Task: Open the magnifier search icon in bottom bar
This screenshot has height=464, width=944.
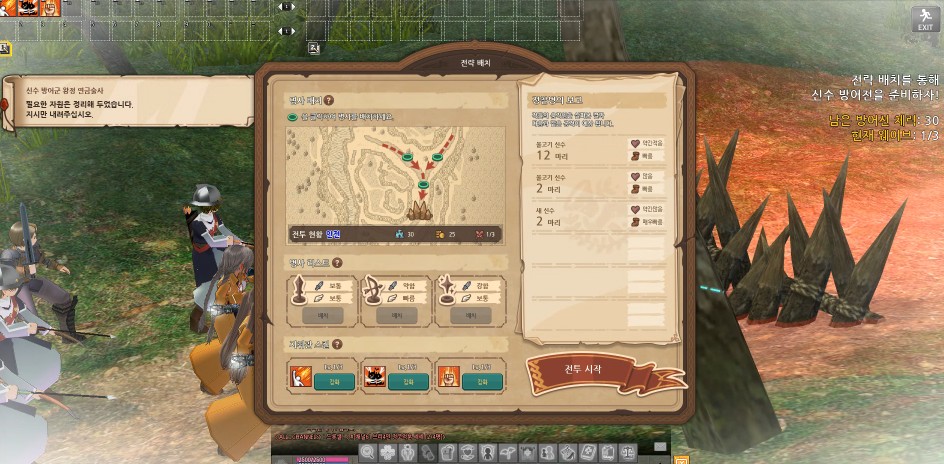Action: tap(367, 453)
